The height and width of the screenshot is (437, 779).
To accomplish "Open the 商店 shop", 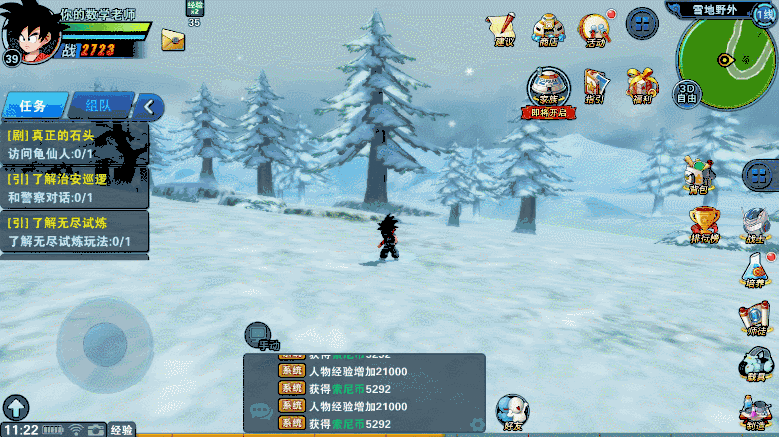I will pos(547,28).
